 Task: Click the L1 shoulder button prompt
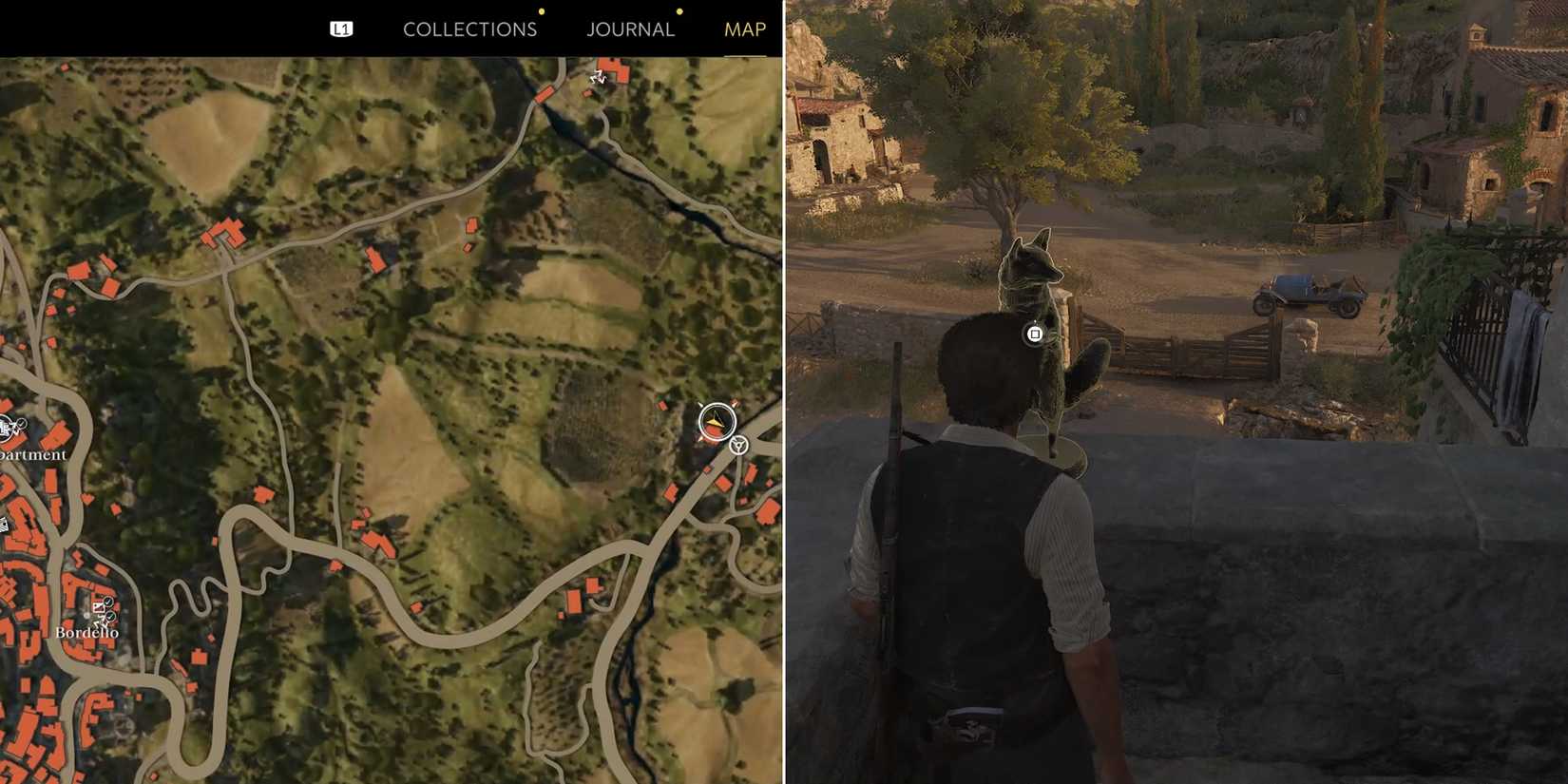pos(341,29)
